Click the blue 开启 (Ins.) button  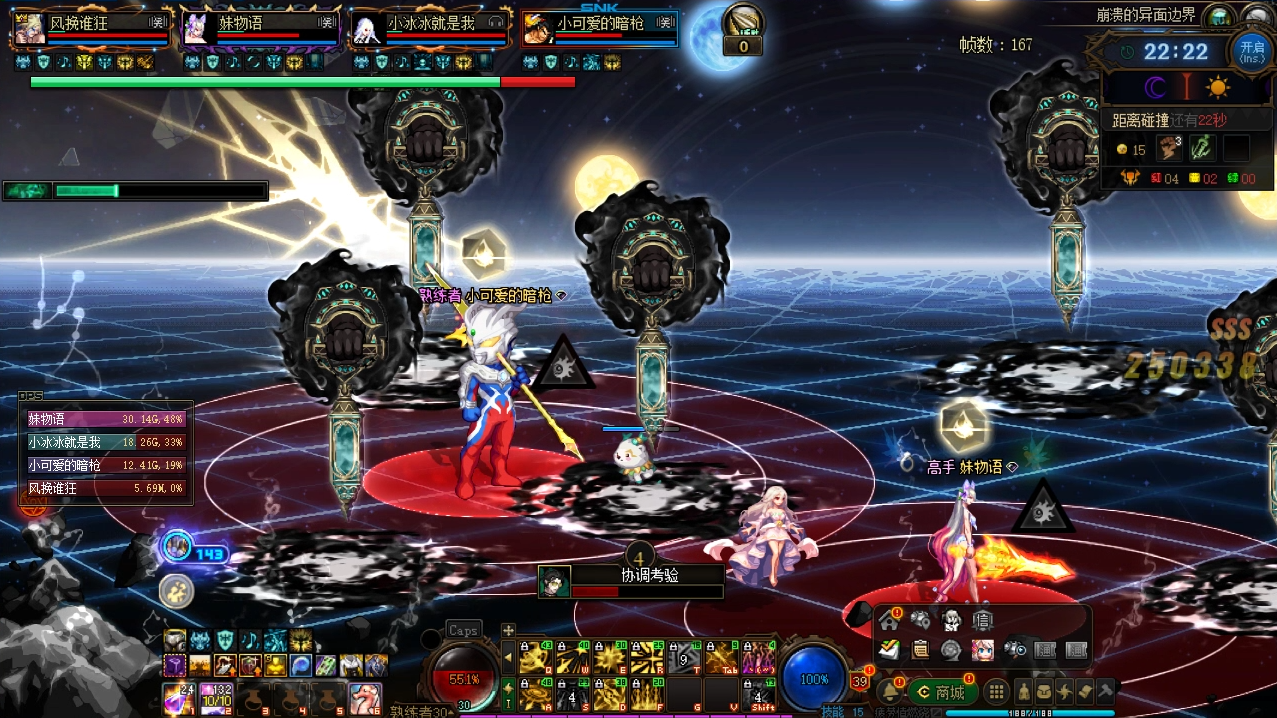(1252, 50)
